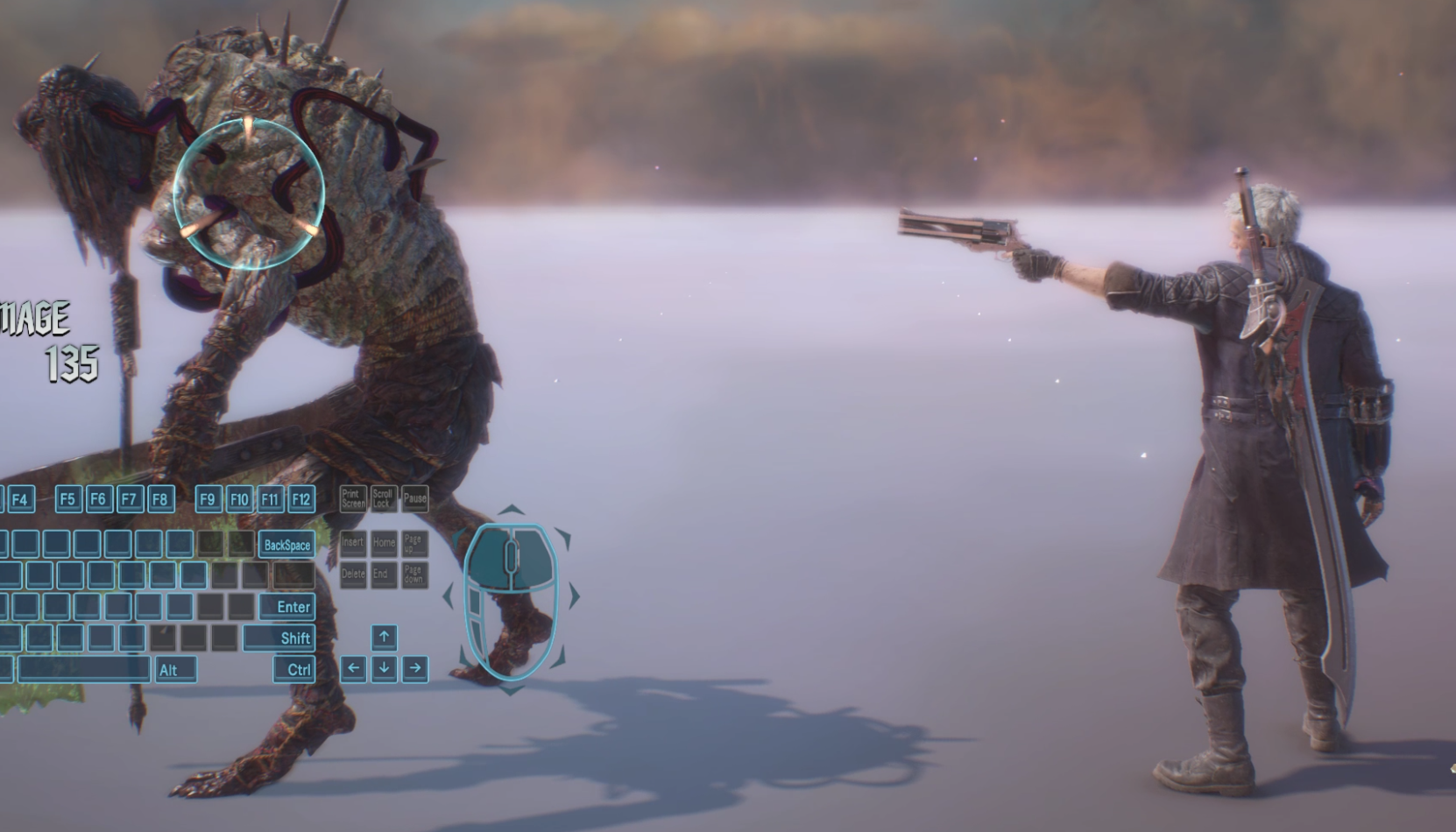Choose the Shift key on the keyboard overlay

coord(279,638)
